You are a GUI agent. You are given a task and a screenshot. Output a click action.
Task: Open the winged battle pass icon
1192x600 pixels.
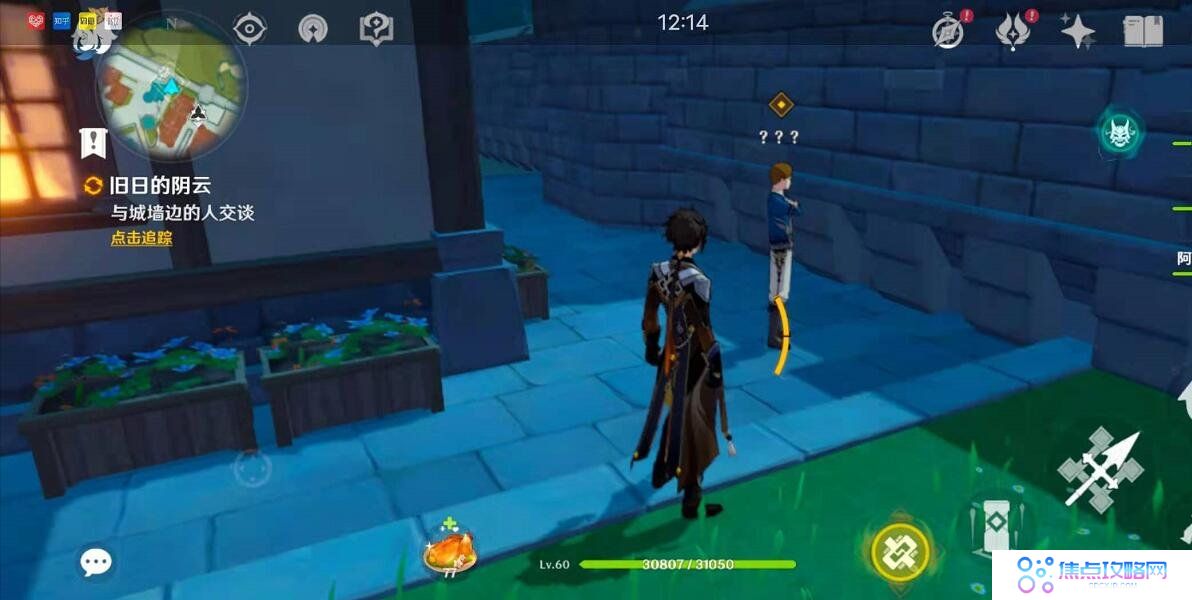1014,31
